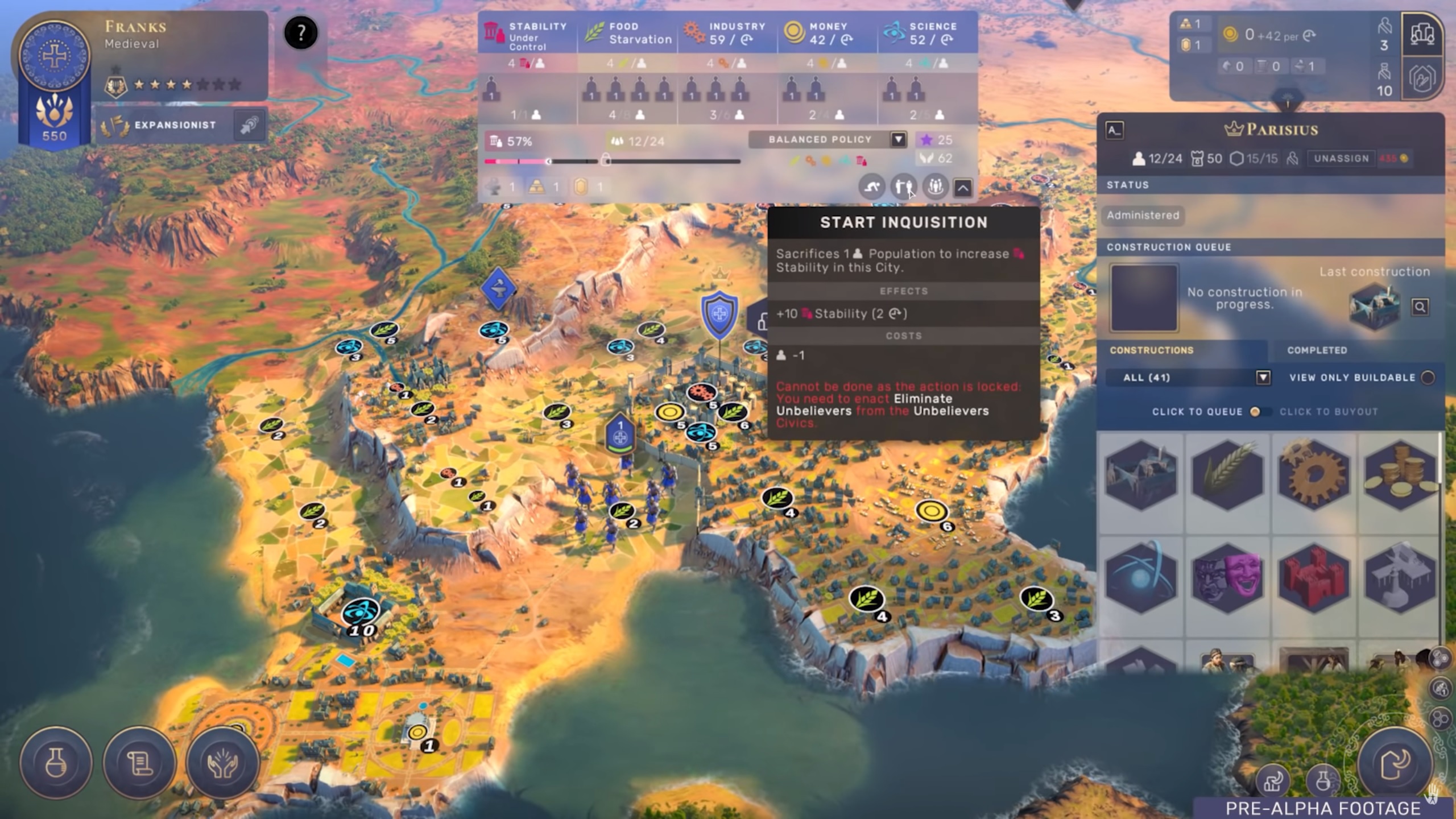Click the three-people group city action icon

(x=935, y=187)
